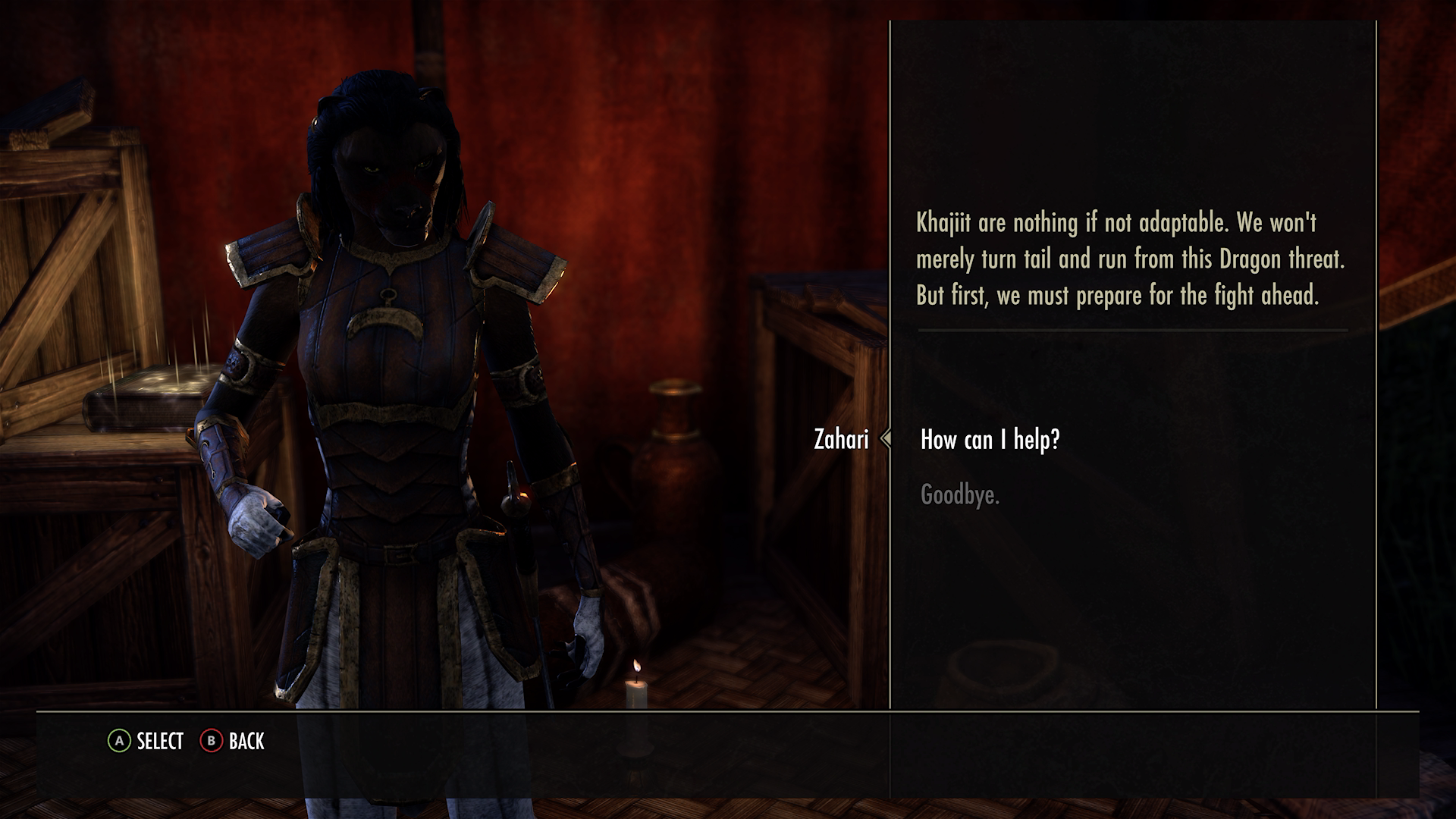Click the currently focused conversation response
Screen dimensions: 1456x819
coord(990,440)
